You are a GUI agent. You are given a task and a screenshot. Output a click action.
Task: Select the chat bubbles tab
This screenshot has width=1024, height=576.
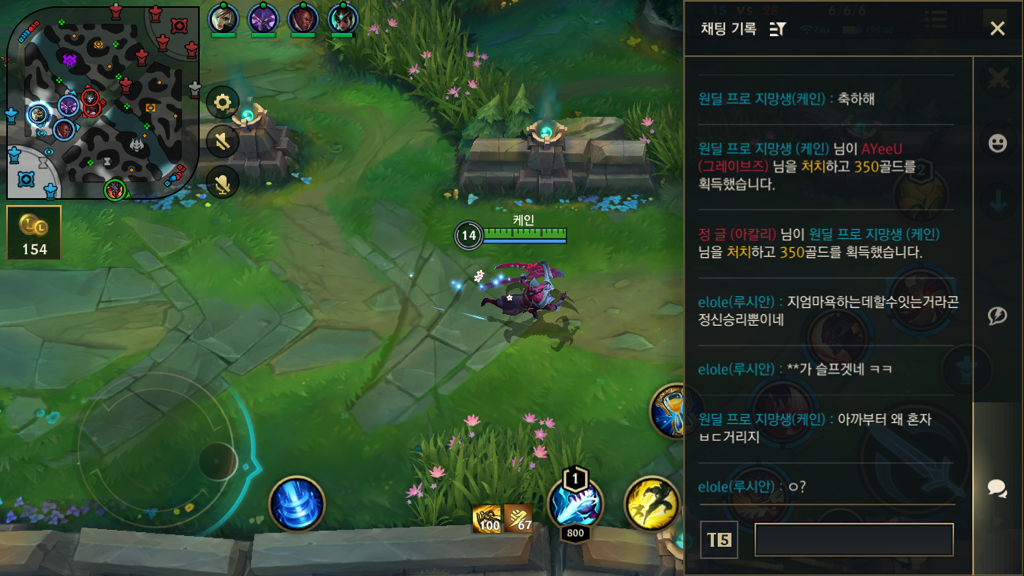click(x=997, y=488)
